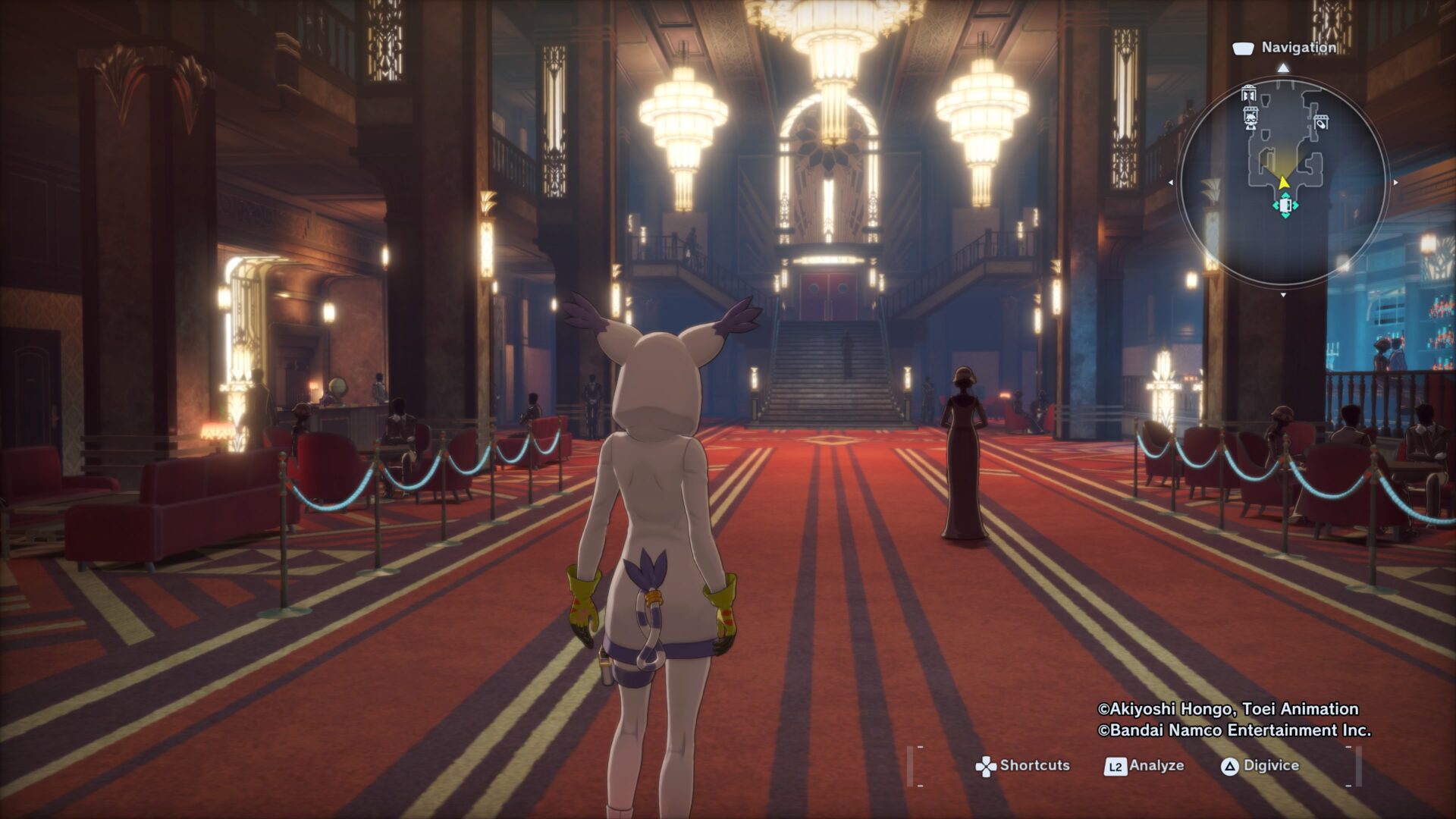Click the pill shop marker on minimap
This screenshot has width=1456, height=819.
click(x=1321, y=121)
